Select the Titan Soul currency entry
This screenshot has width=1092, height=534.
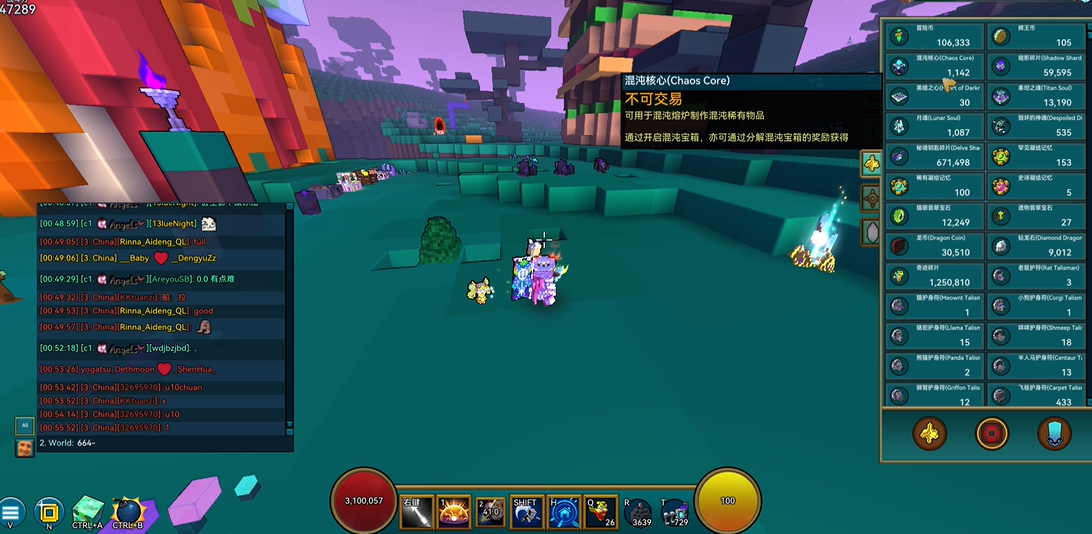(1037, 97)
